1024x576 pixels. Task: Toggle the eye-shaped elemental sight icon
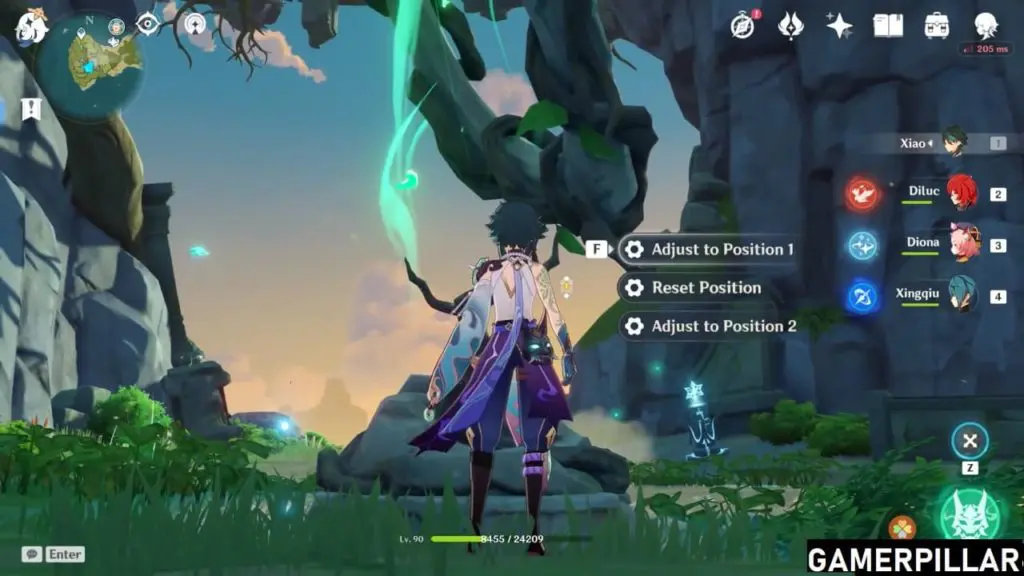(148, 24)
